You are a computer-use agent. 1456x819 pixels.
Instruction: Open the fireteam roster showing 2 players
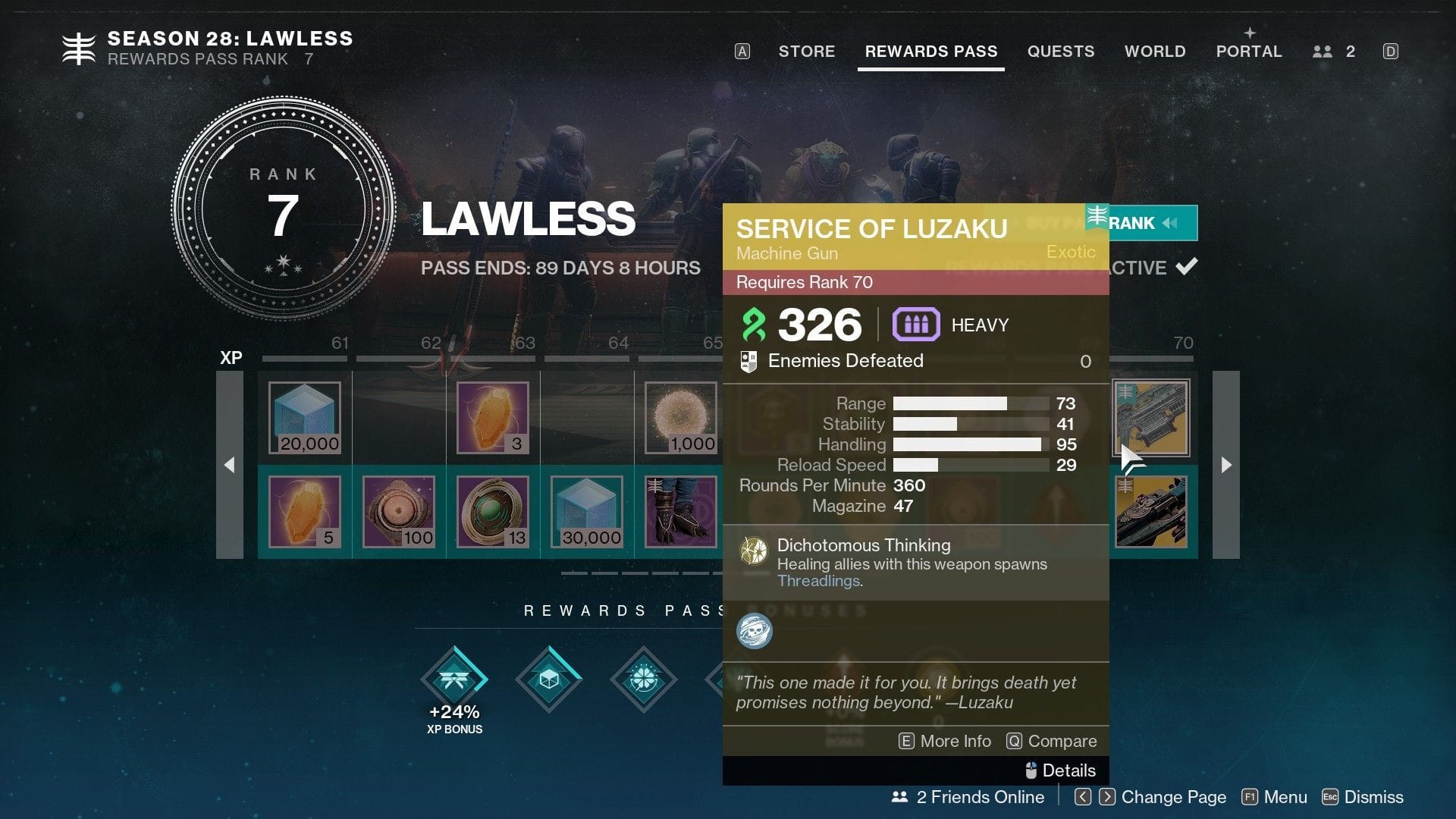(1333, 52)
